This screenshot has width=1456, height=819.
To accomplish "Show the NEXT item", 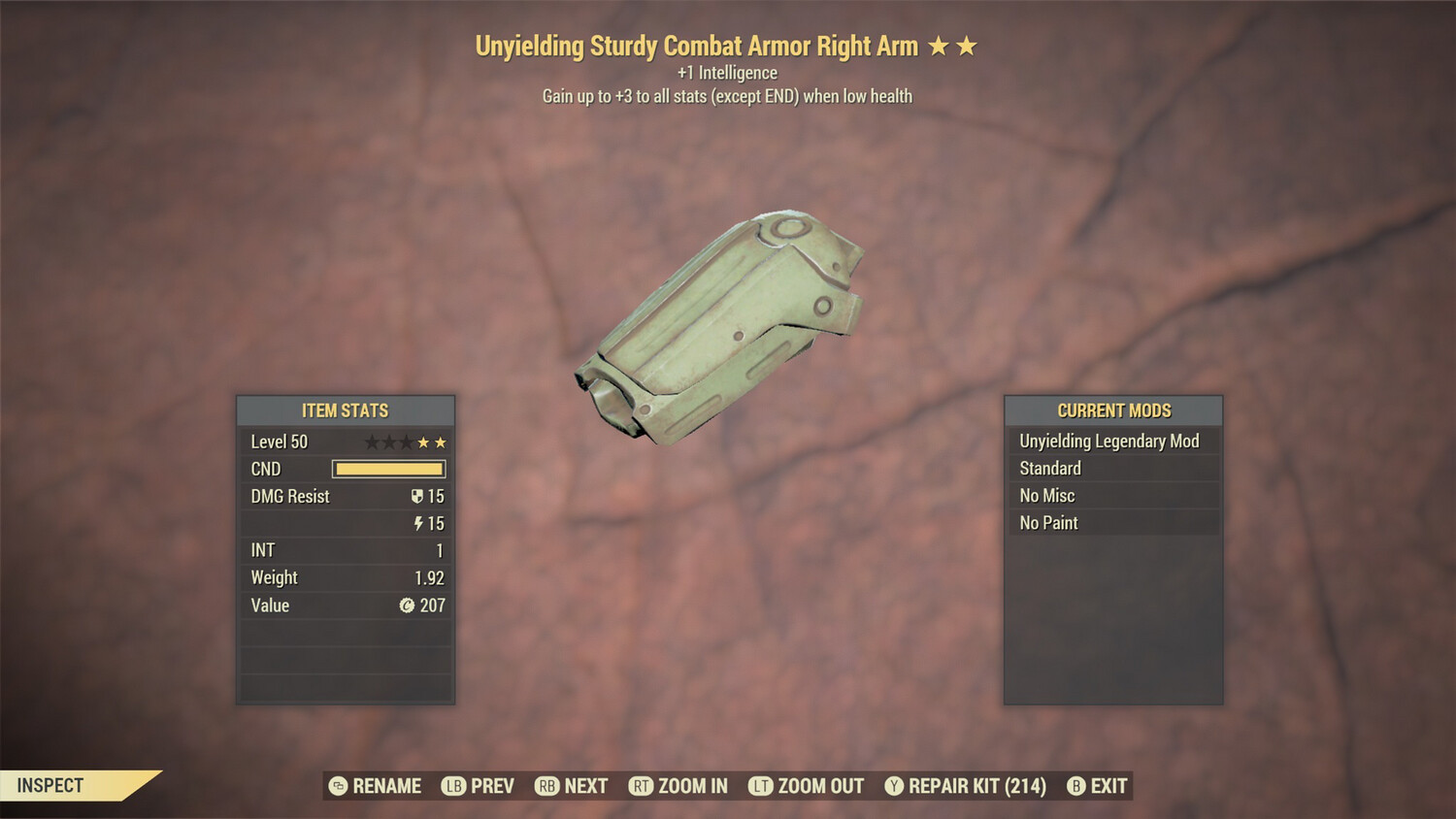I will 572,786.
